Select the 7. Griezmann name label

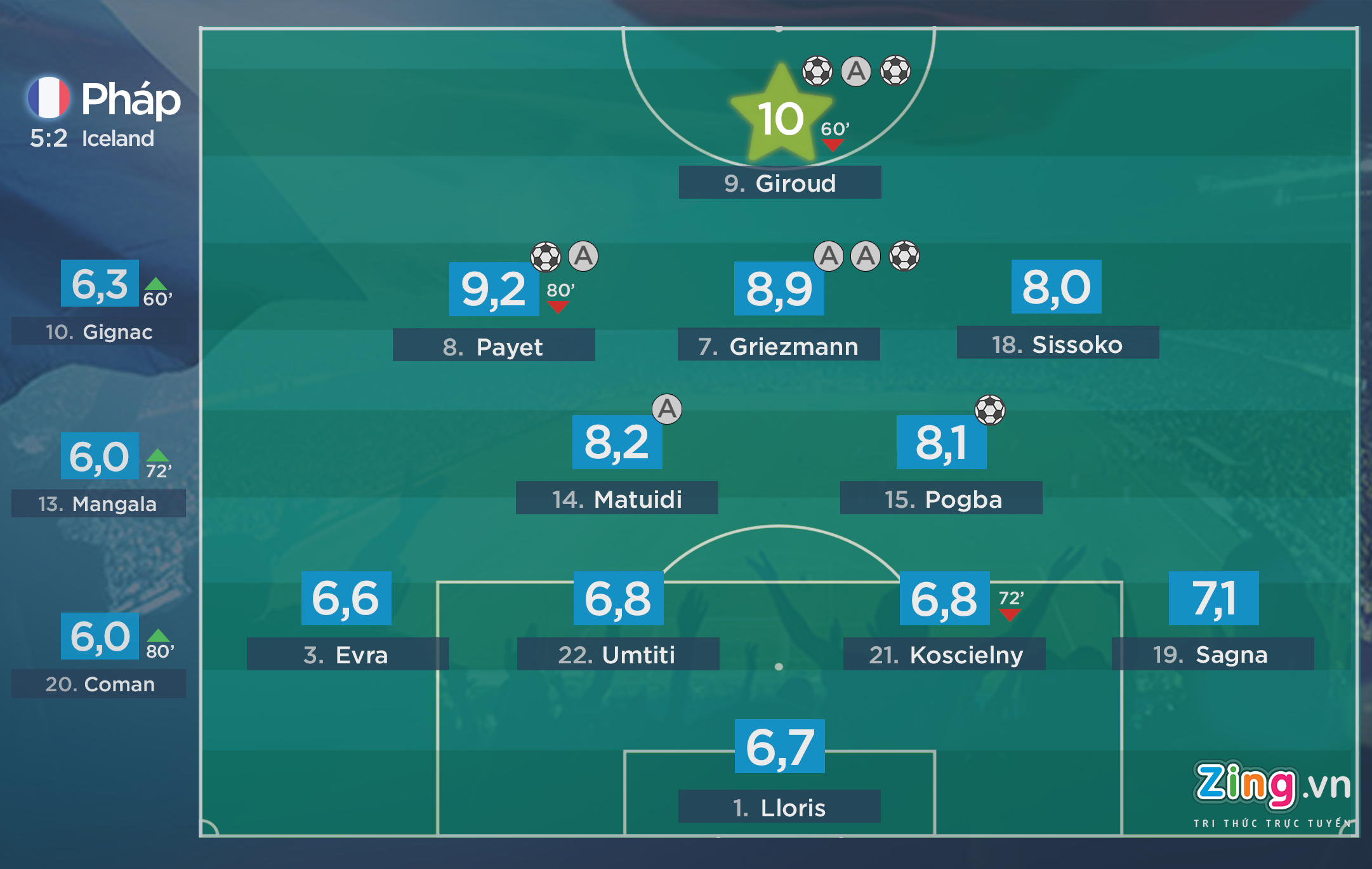[778, 345]
